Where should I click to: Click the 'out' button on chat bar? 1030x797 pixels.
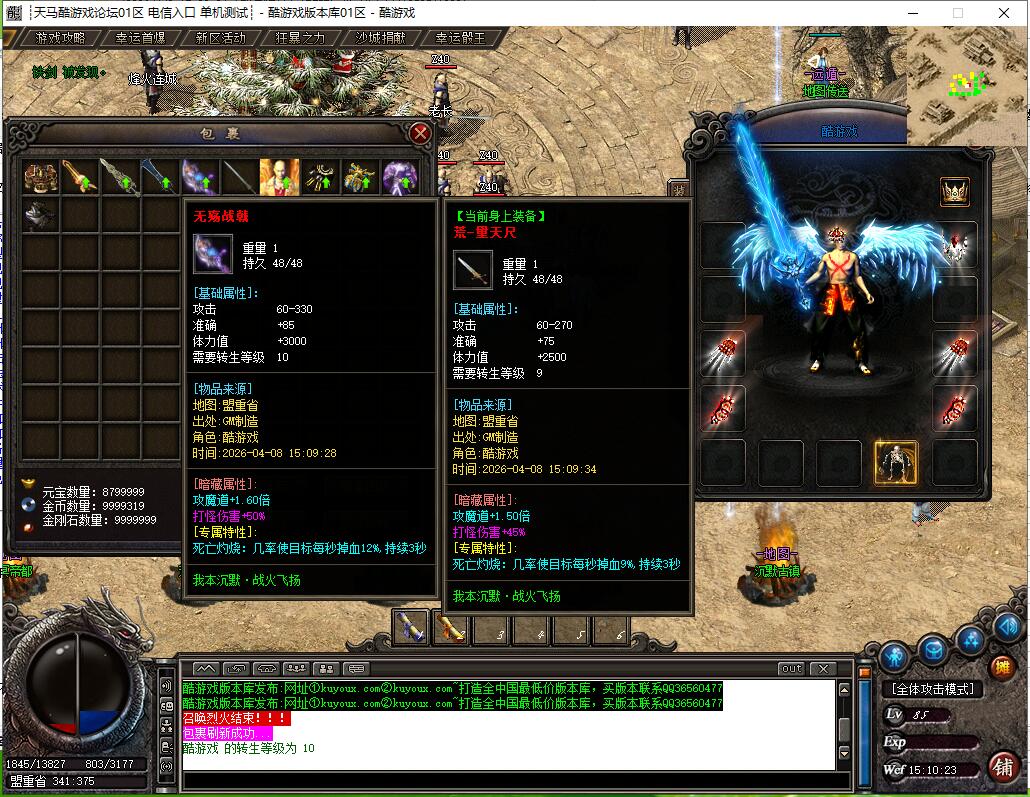(791, 668)
